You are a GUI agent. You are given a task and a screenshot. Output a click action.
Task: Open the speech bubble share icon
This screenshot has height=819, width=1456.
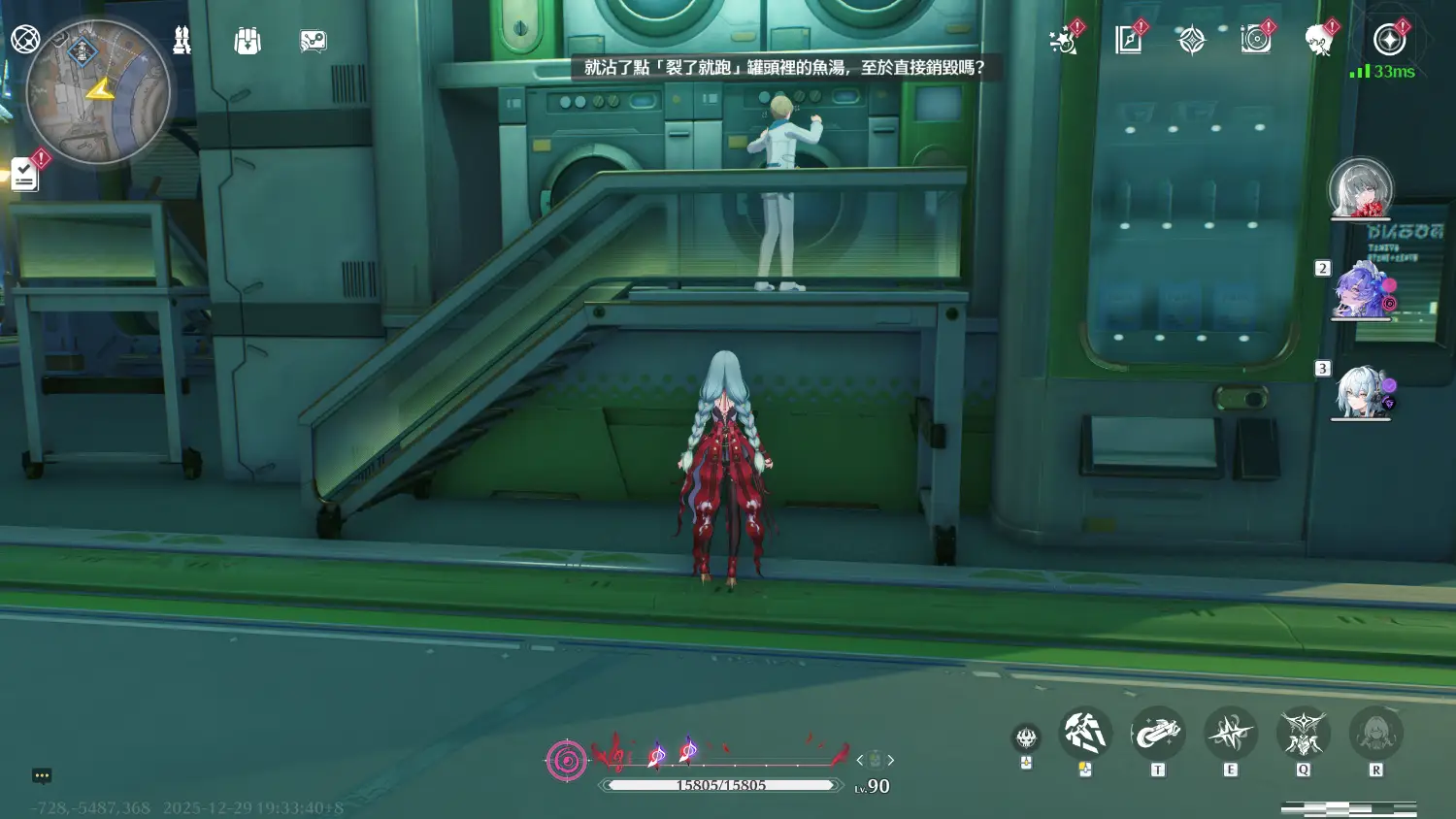(x=313, y=41)
